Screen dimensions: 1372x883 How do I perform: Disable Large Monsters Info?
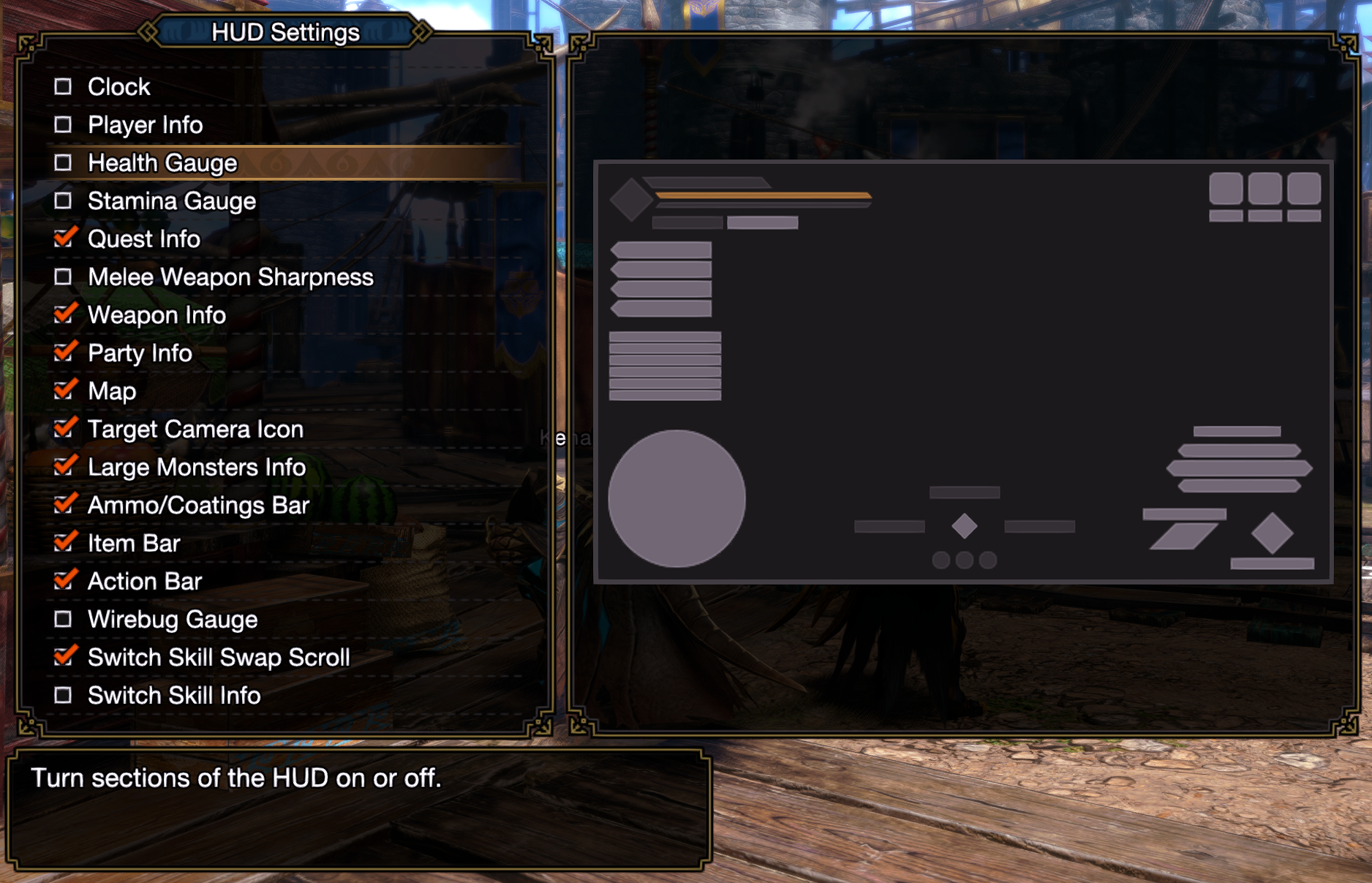[64, 467]
